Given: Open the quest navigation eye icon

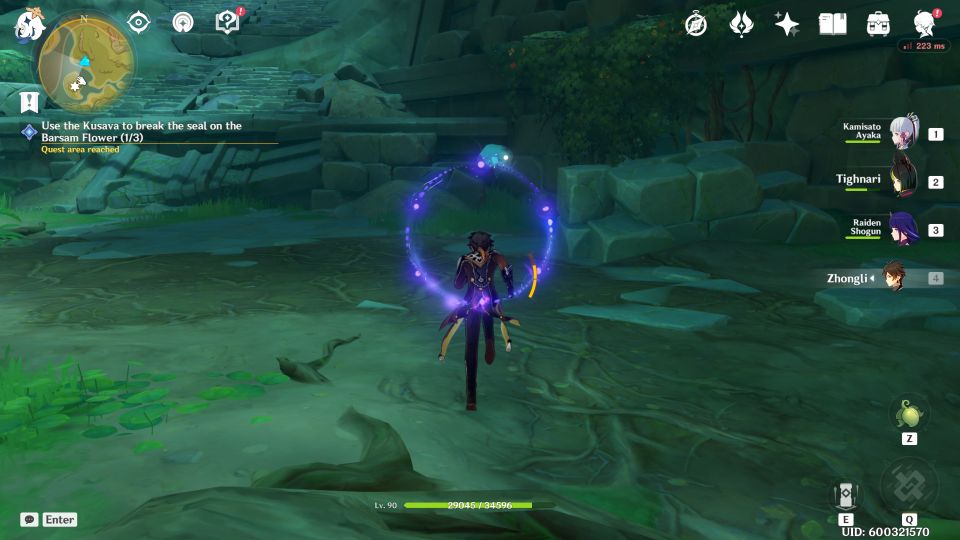Looking at the screenshot, I should point(138,23).
